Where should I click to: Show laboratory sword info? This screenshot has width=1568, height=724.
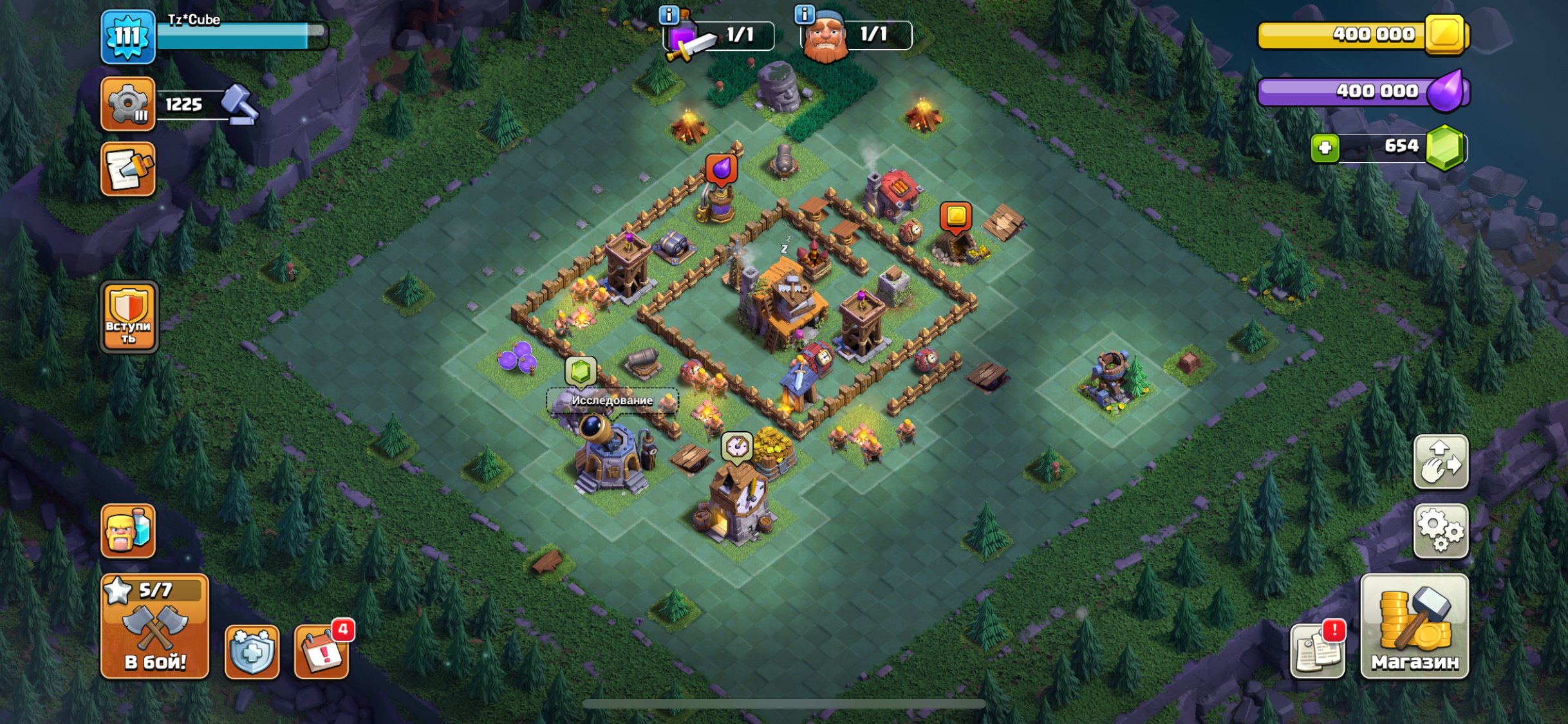tap(669, 14)
